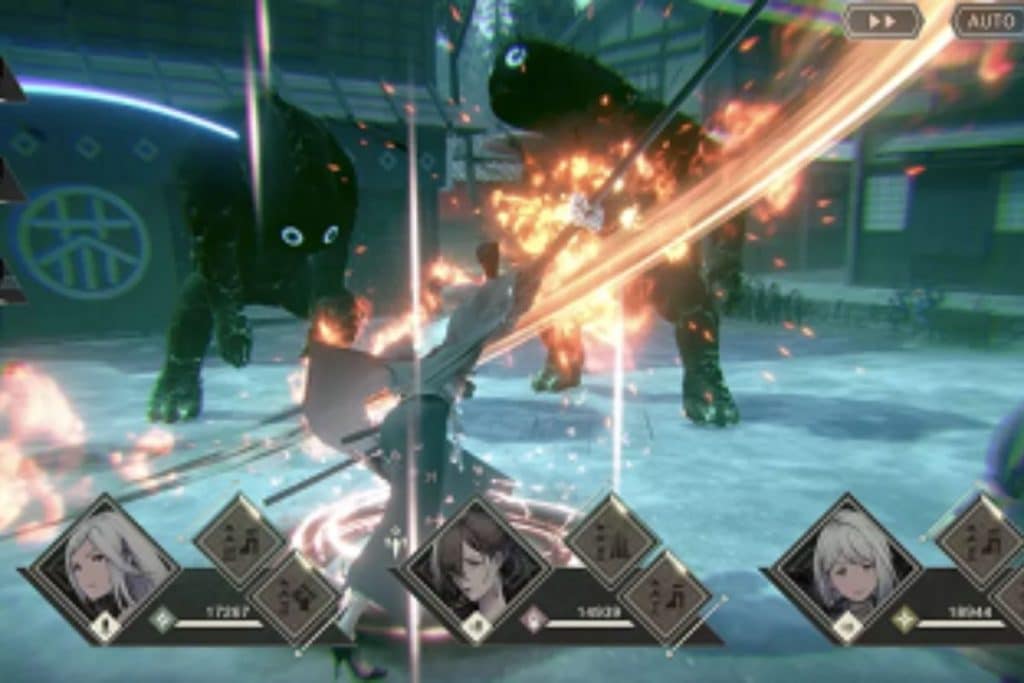Enable AUTO battle mode

coord(989,20)
